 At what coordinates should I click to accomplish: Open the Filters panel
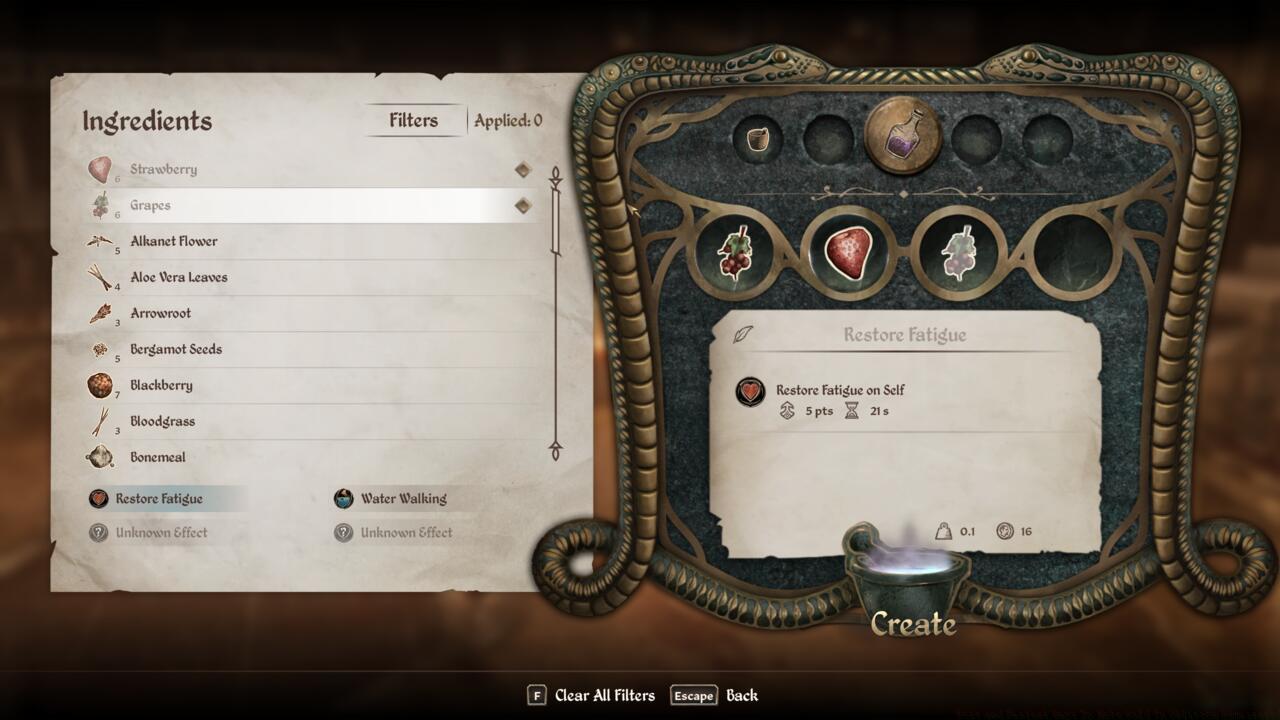(x=413, y=119)
